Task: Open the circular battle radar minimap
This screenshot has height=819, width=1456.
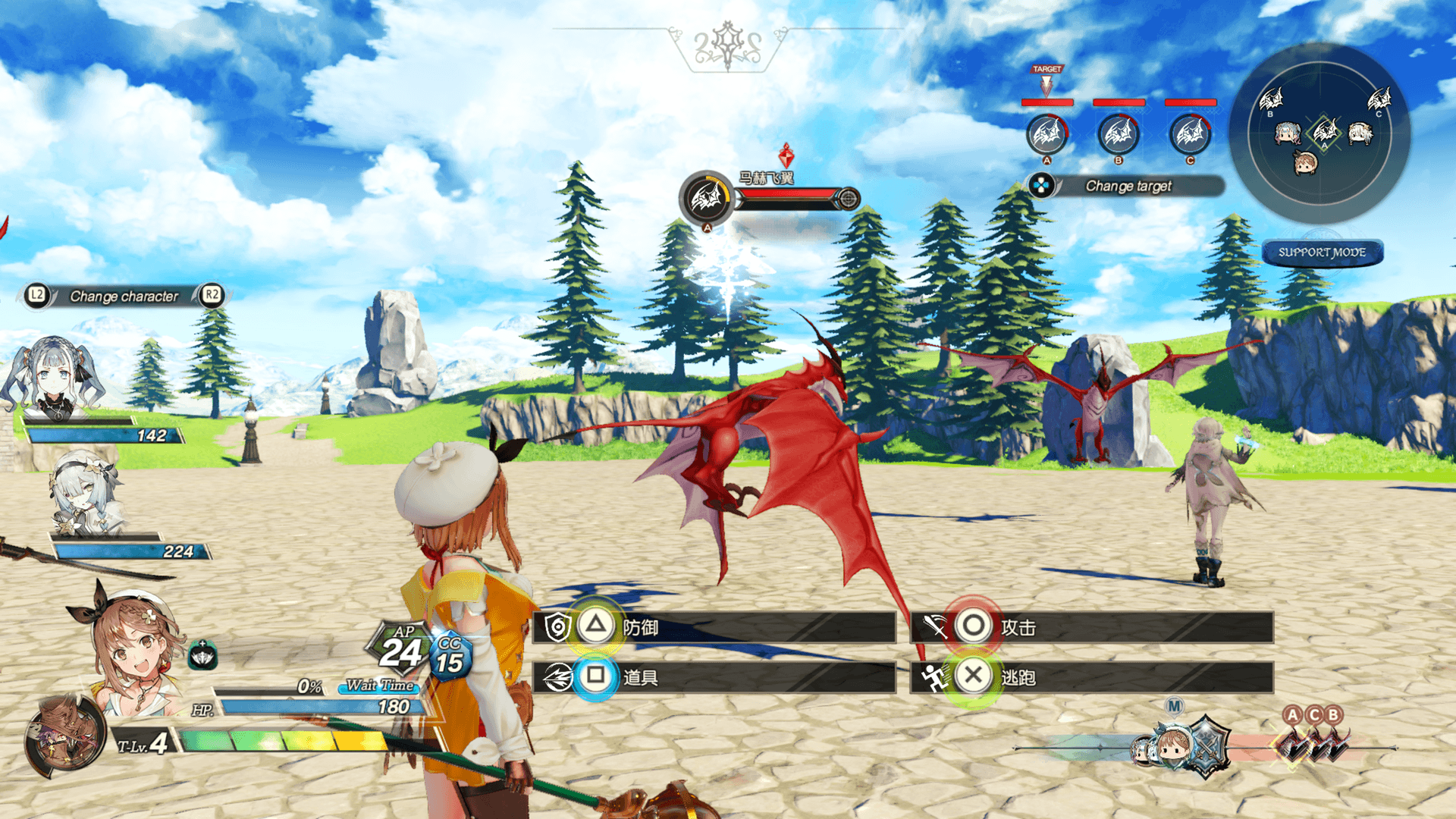Action: coord(1319,133)
